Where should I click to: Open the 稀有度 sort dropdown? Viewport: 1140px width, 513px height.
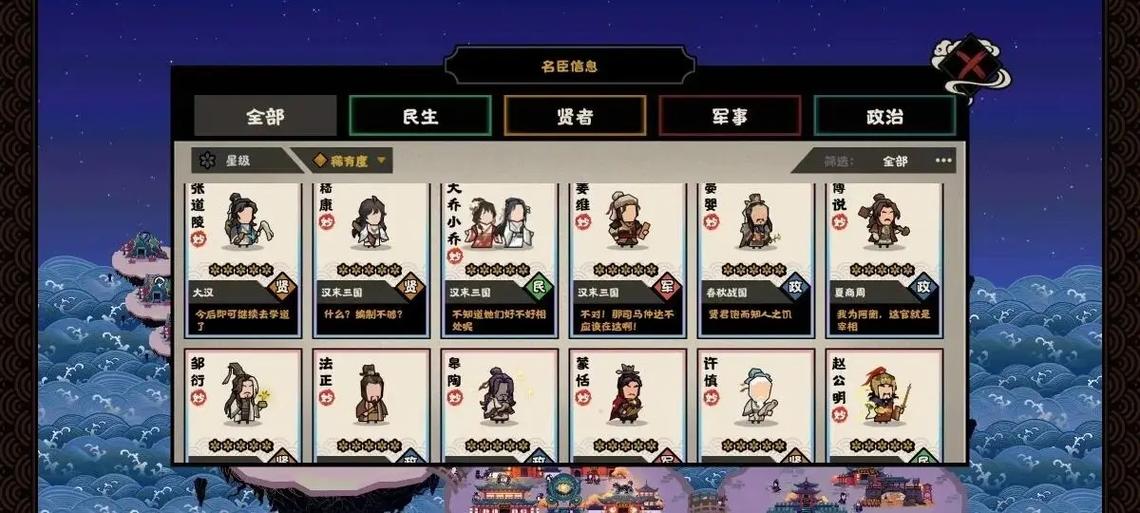349,160
